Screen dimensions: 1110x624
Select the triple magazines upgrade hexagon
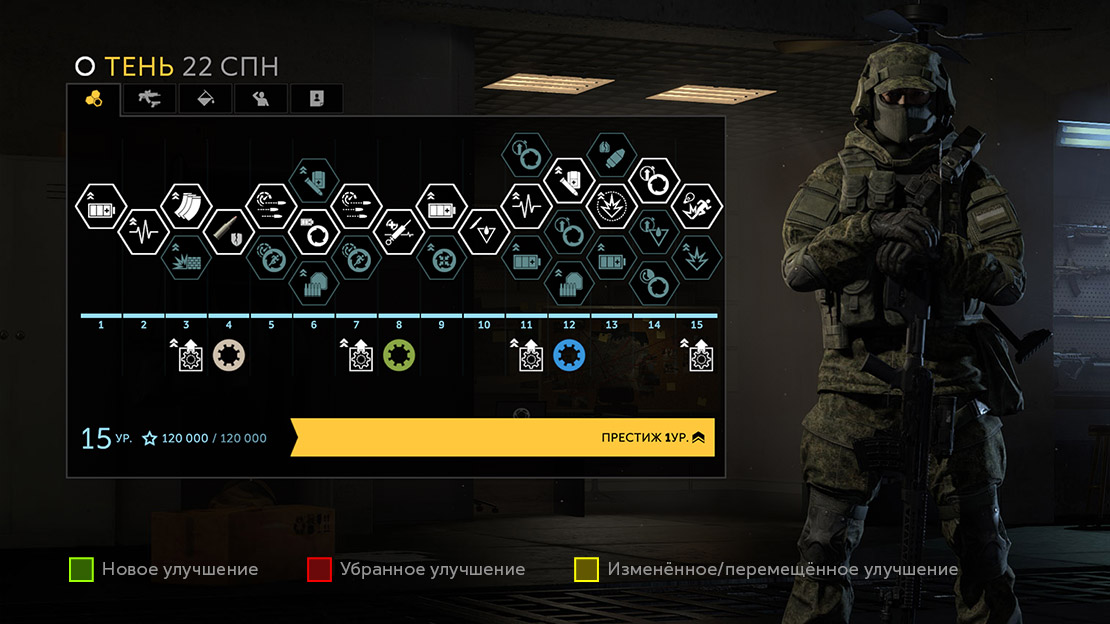185,206
